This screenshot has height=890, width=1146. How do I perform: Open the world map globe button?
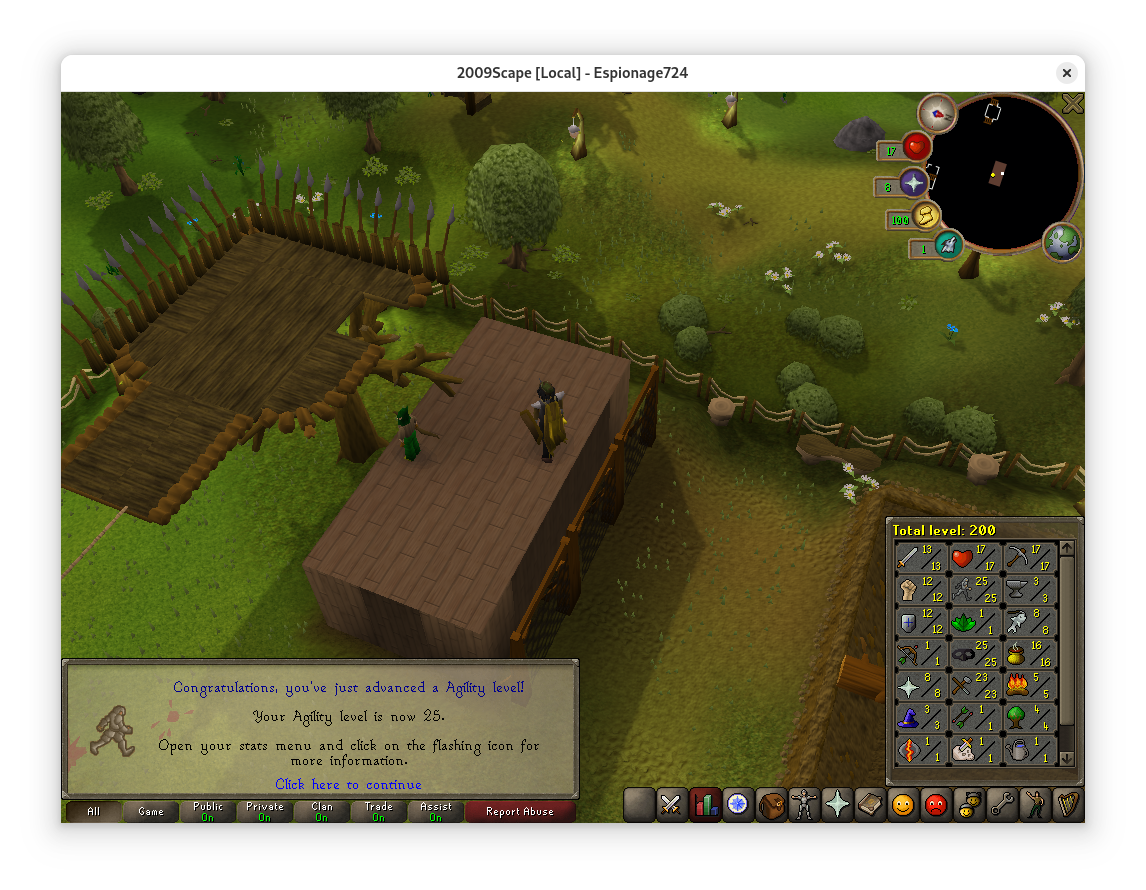point(1062,242)
